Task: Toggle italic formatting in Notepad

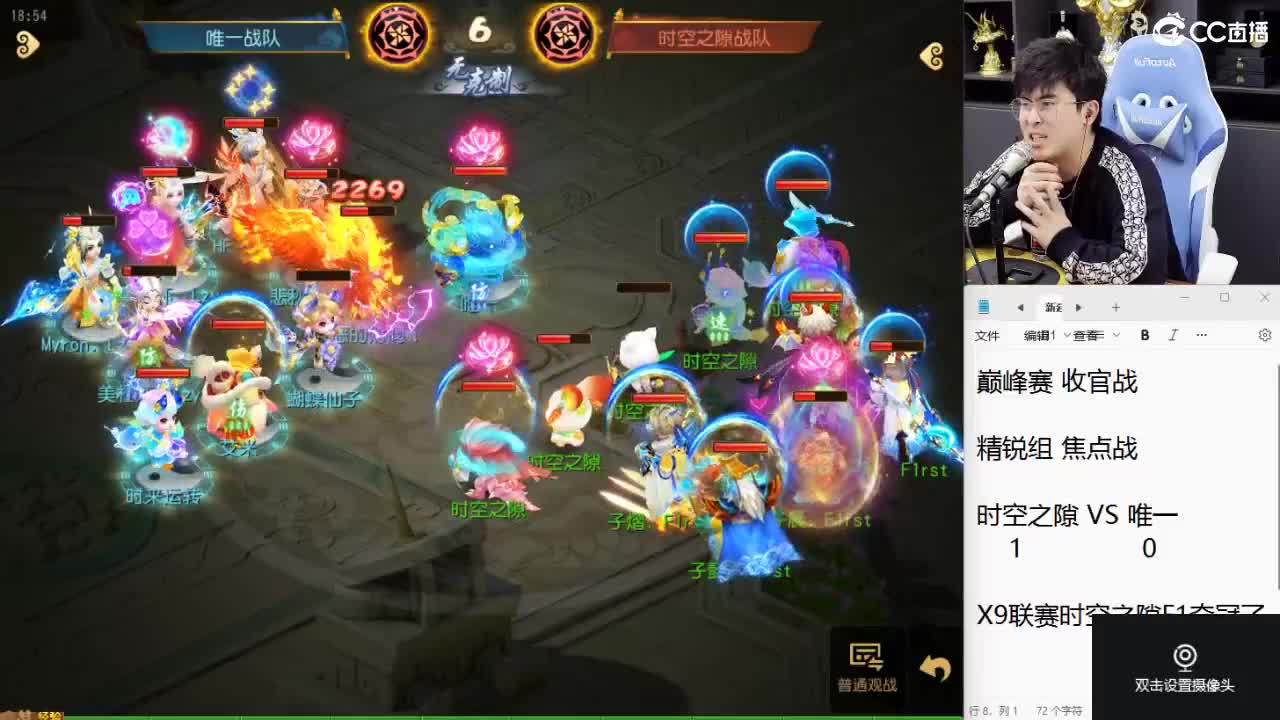Action: [x=1172, y=336]
